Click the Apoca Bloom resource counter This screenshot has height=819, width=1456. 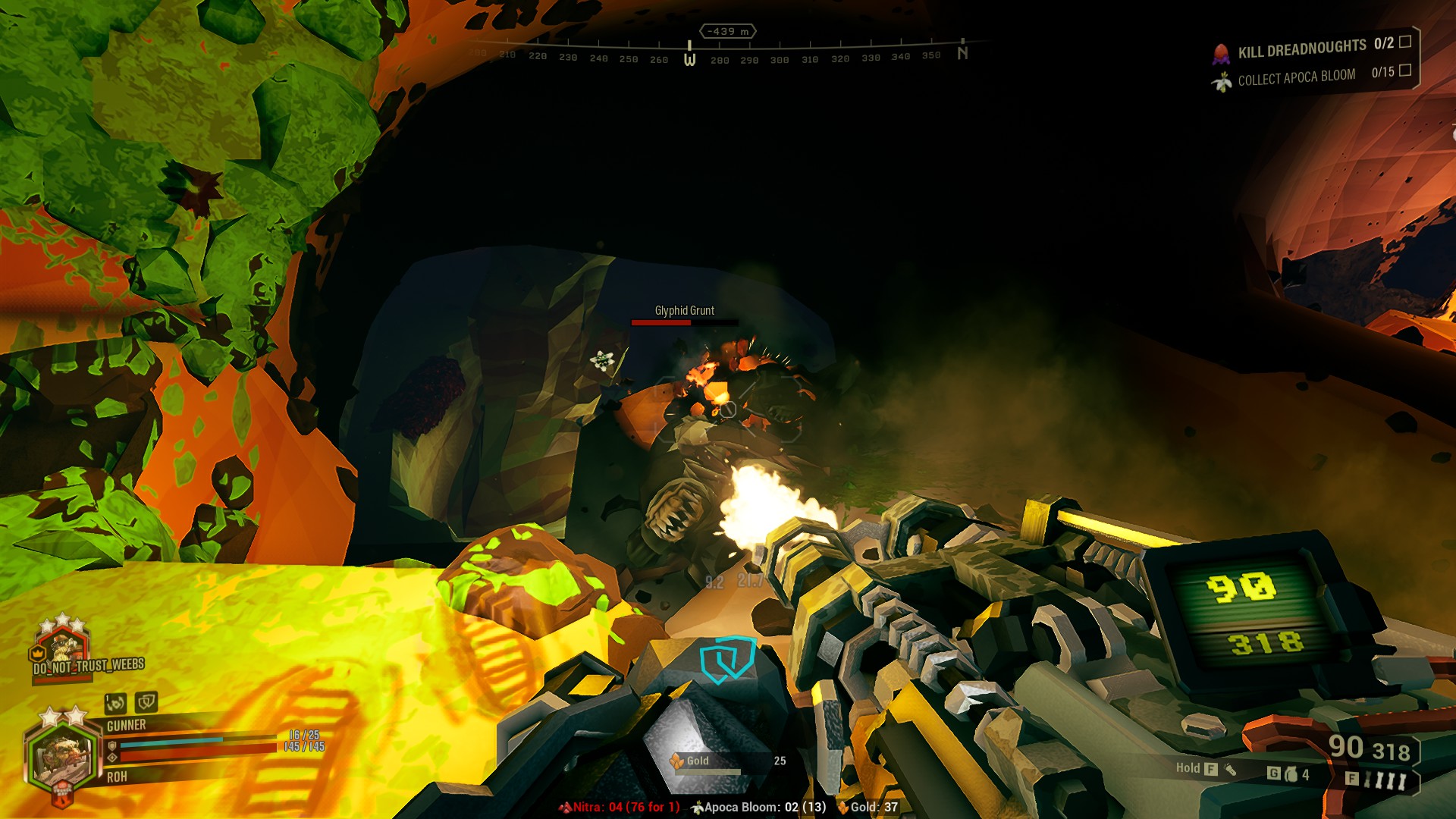tap(758, 807)
